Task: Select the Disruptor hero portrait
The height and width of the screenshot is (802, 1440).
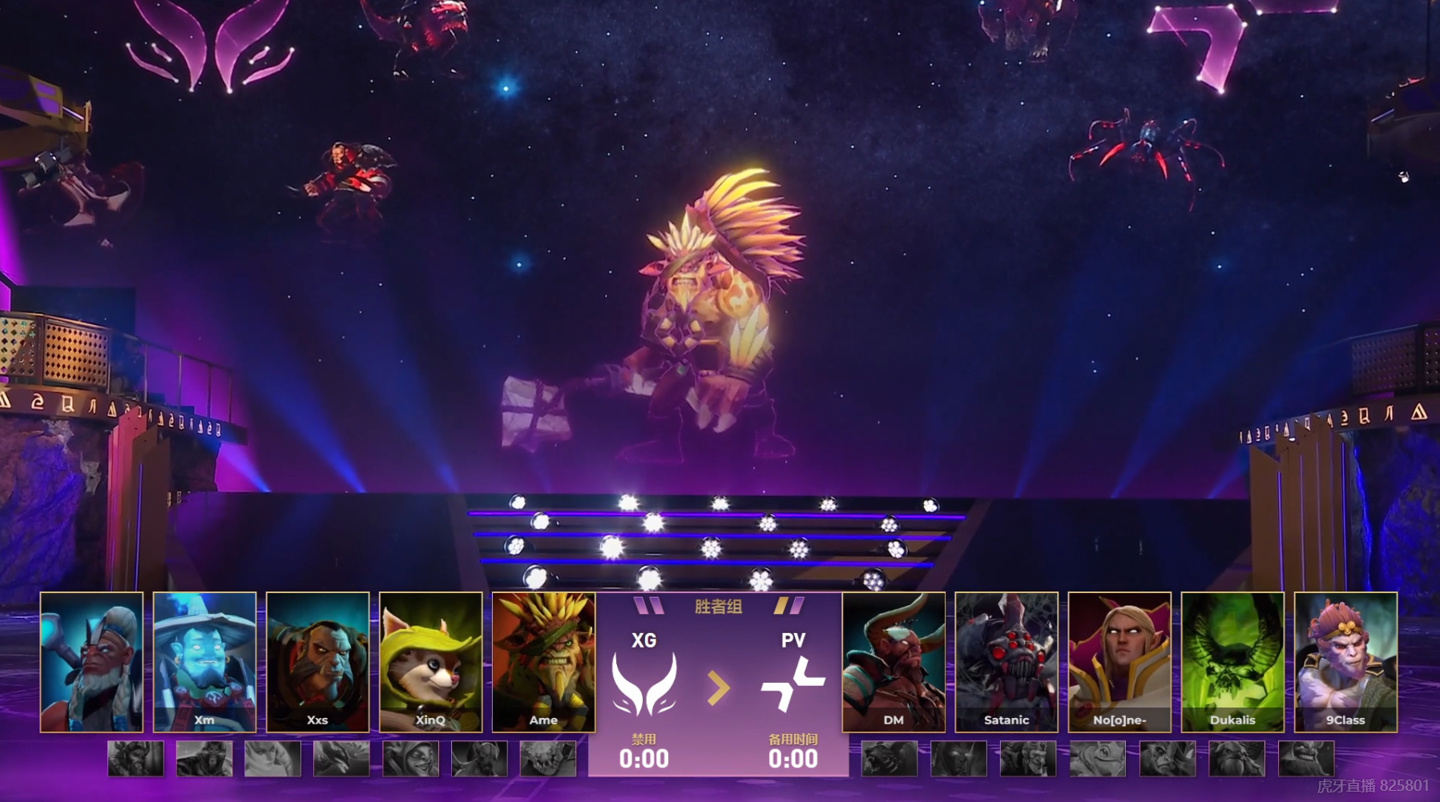Action: pyautogui.click(x=92, y=661)
